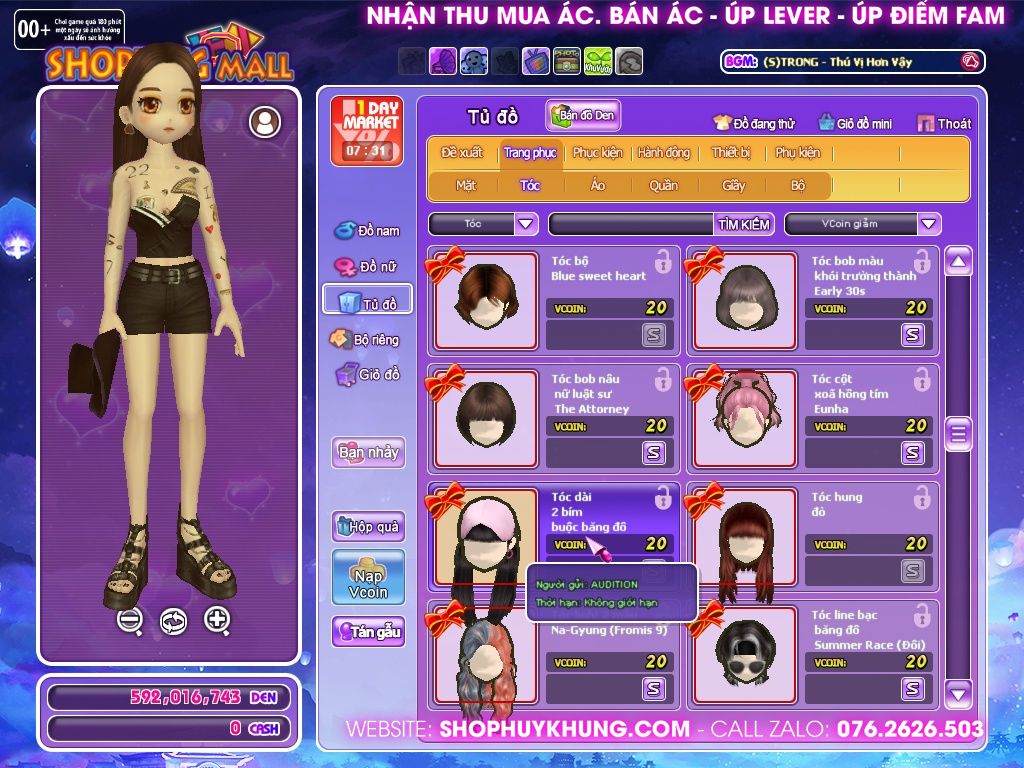This screenshot has height=768, width=1024.
Task: Exit the shop with Thoát
Action: (944, 123)
